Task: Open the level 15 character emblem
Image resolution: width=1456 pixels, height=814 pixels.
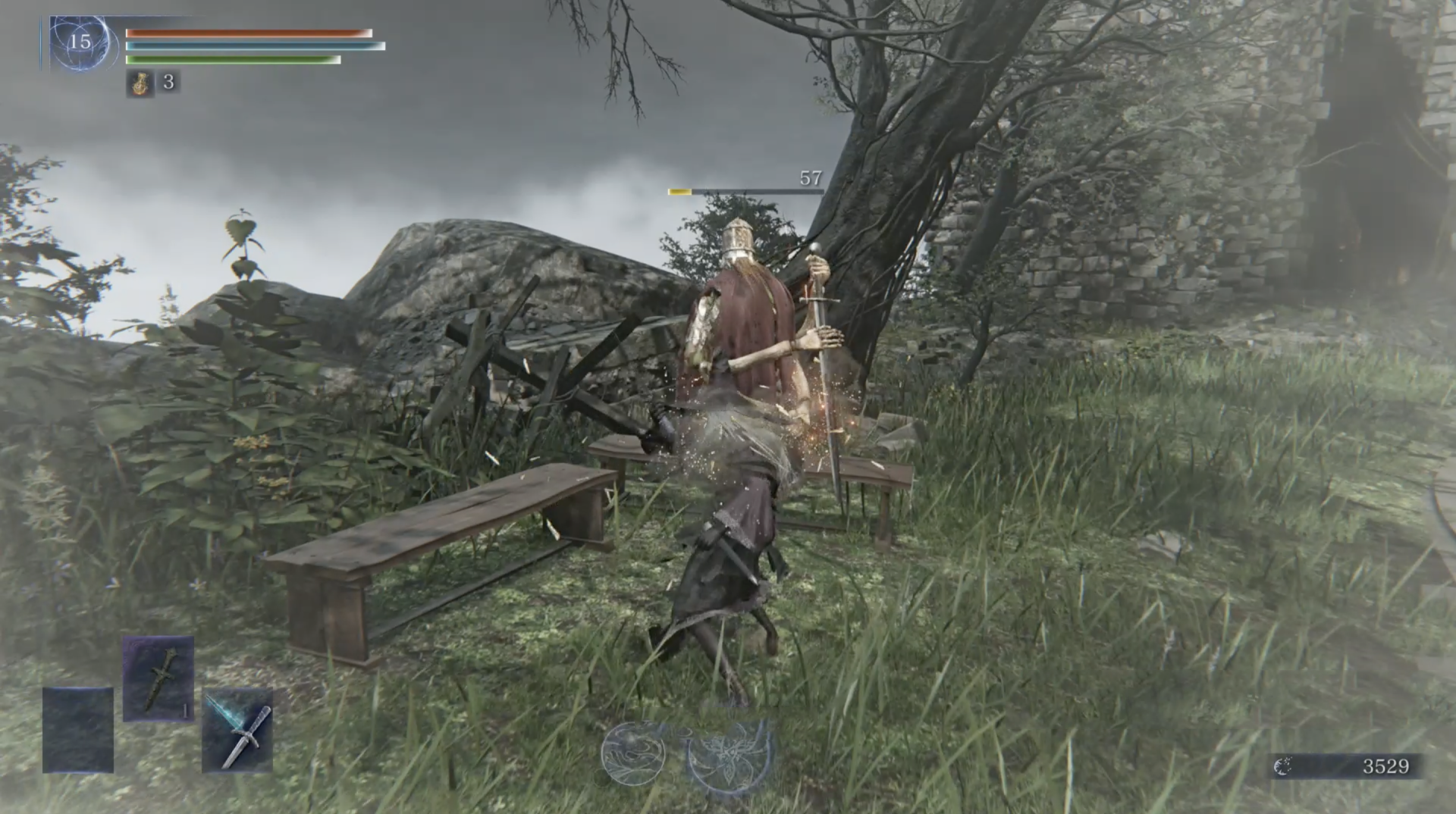Action: click(x=80, y=42)
